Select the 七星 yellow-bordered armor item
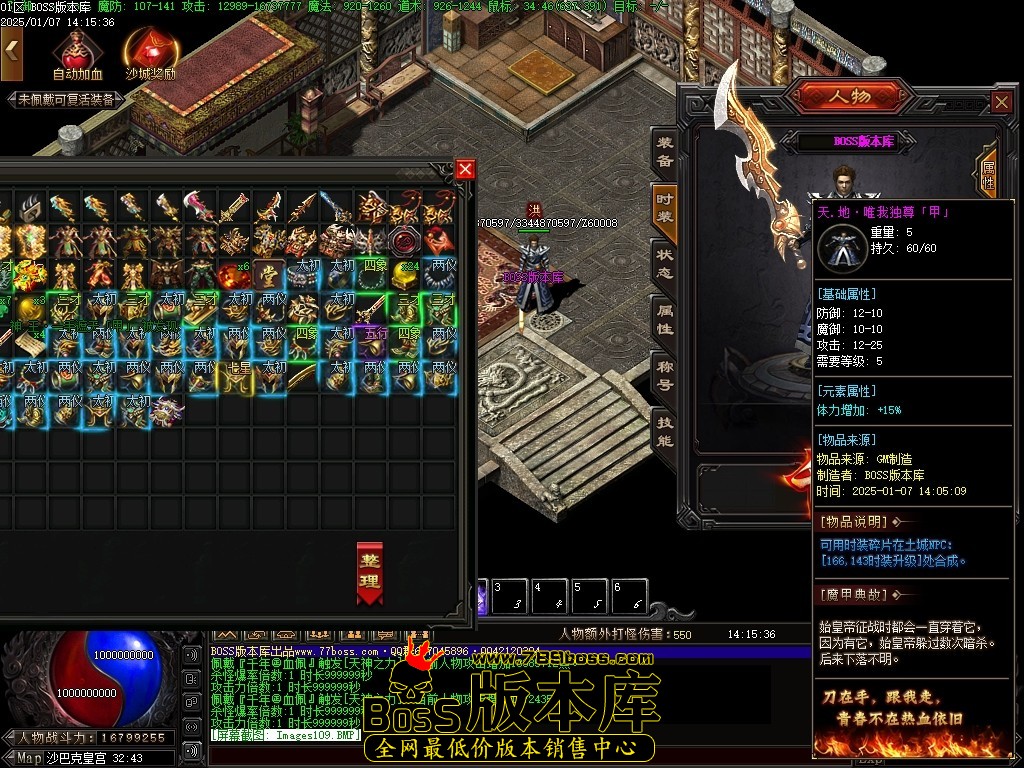 tap(238, 378)
